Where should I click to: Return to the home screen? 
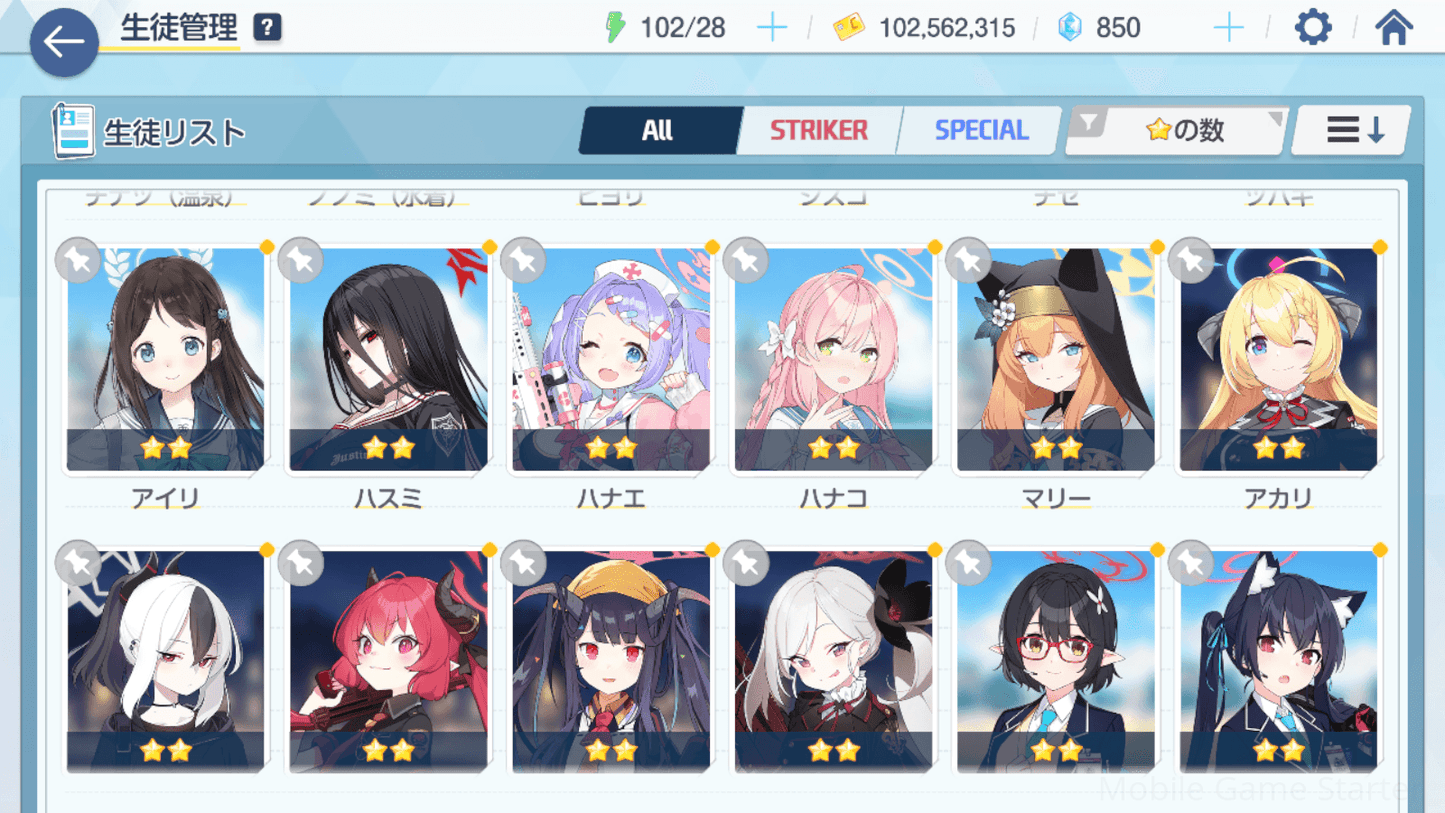point(1393,27)
